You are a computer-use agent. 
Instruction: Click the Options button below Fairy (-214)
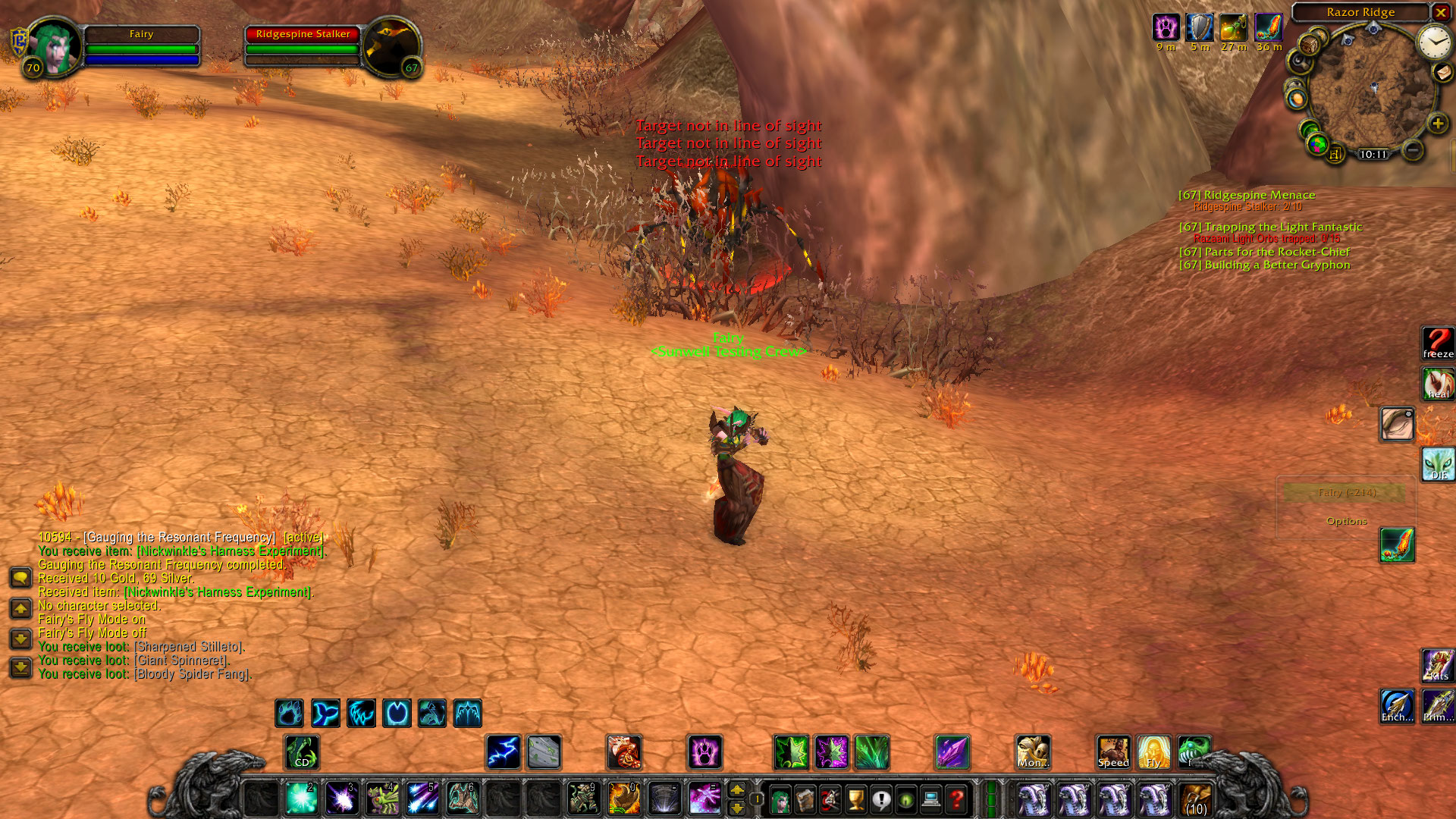(x=1346, y=521)
